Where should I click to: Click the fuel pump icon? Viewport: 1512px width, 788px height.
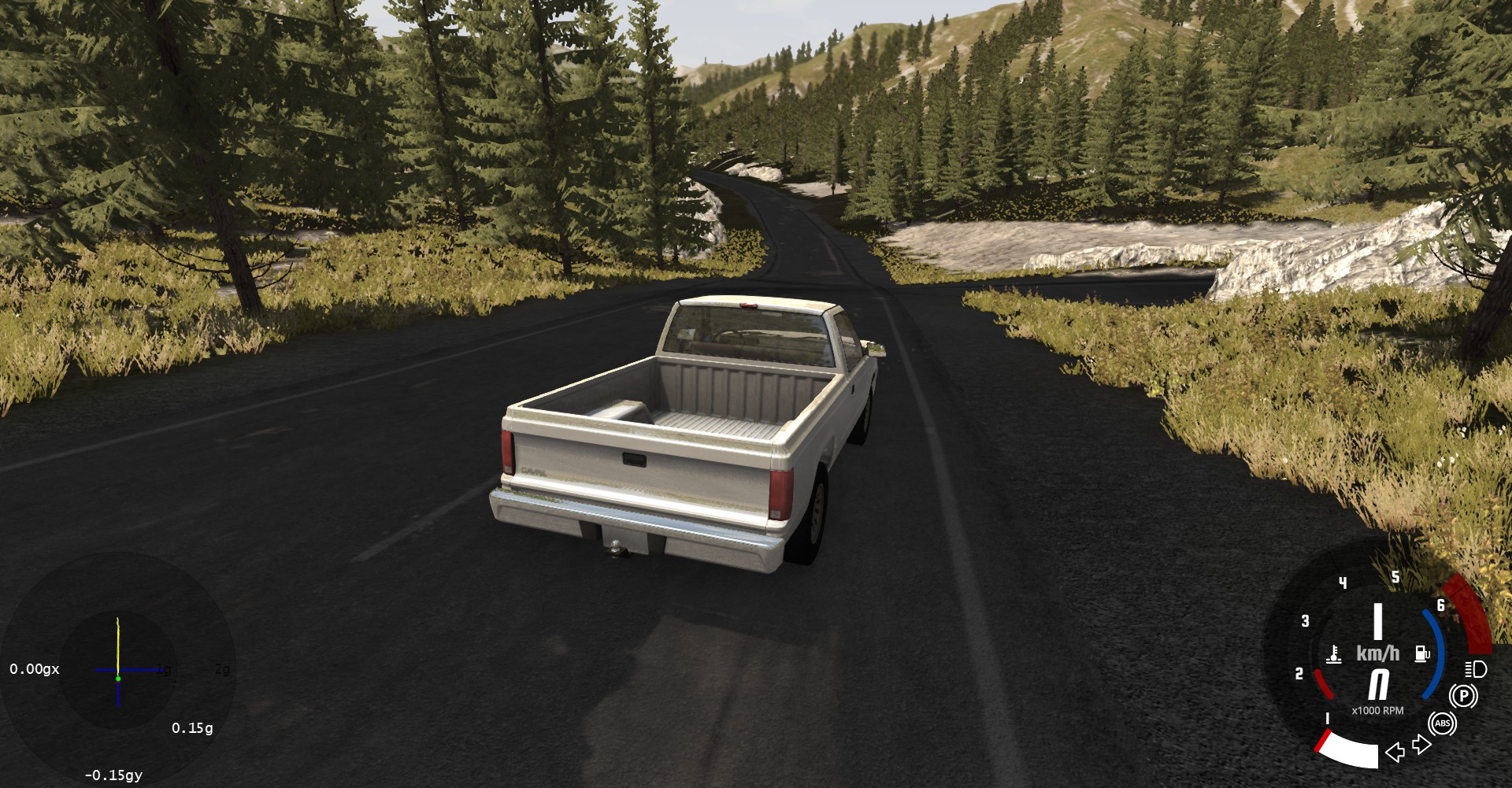click(x=1422, y=653)
